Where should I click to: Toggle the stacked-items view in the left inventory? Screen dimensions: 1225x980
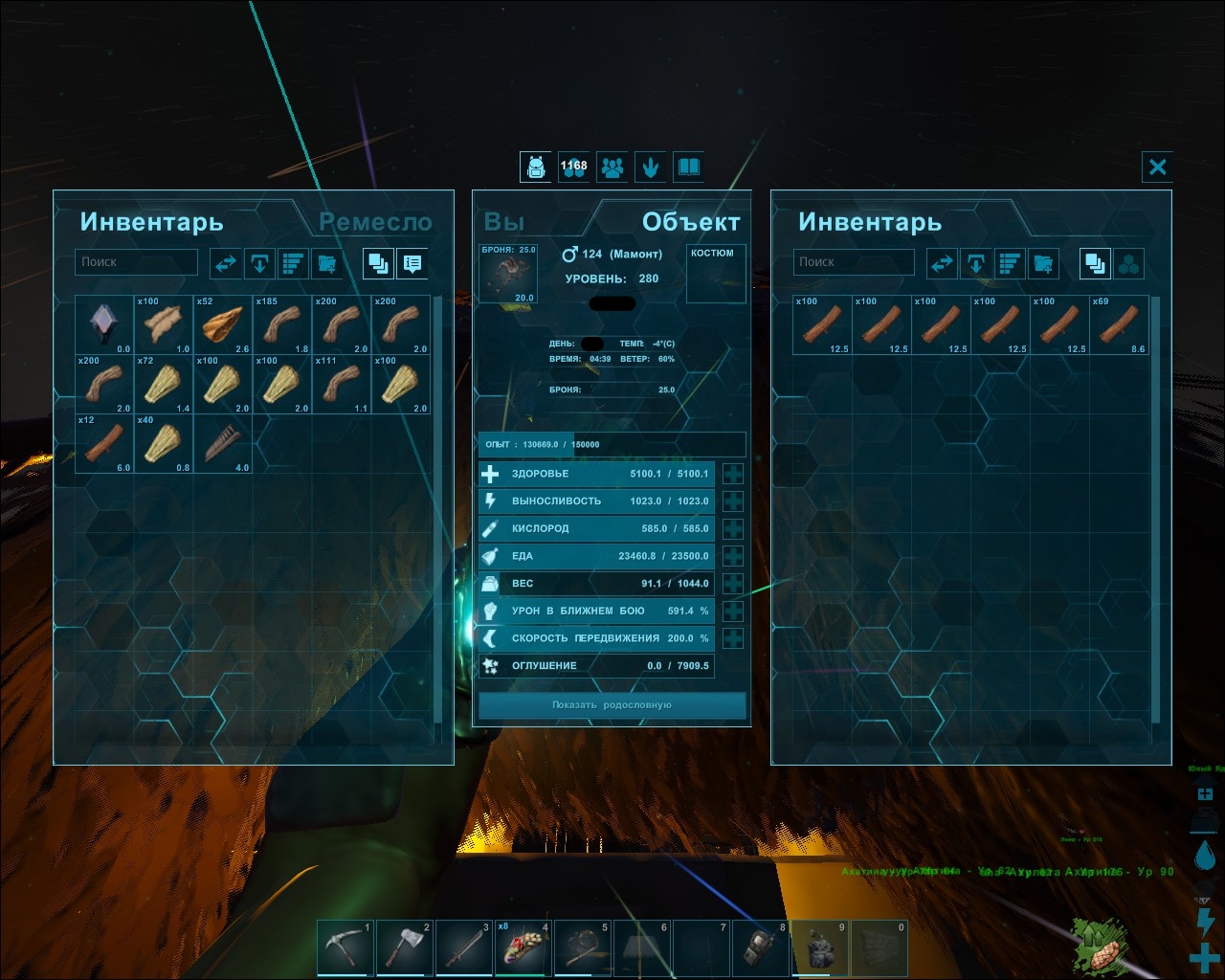click(377, 263)
